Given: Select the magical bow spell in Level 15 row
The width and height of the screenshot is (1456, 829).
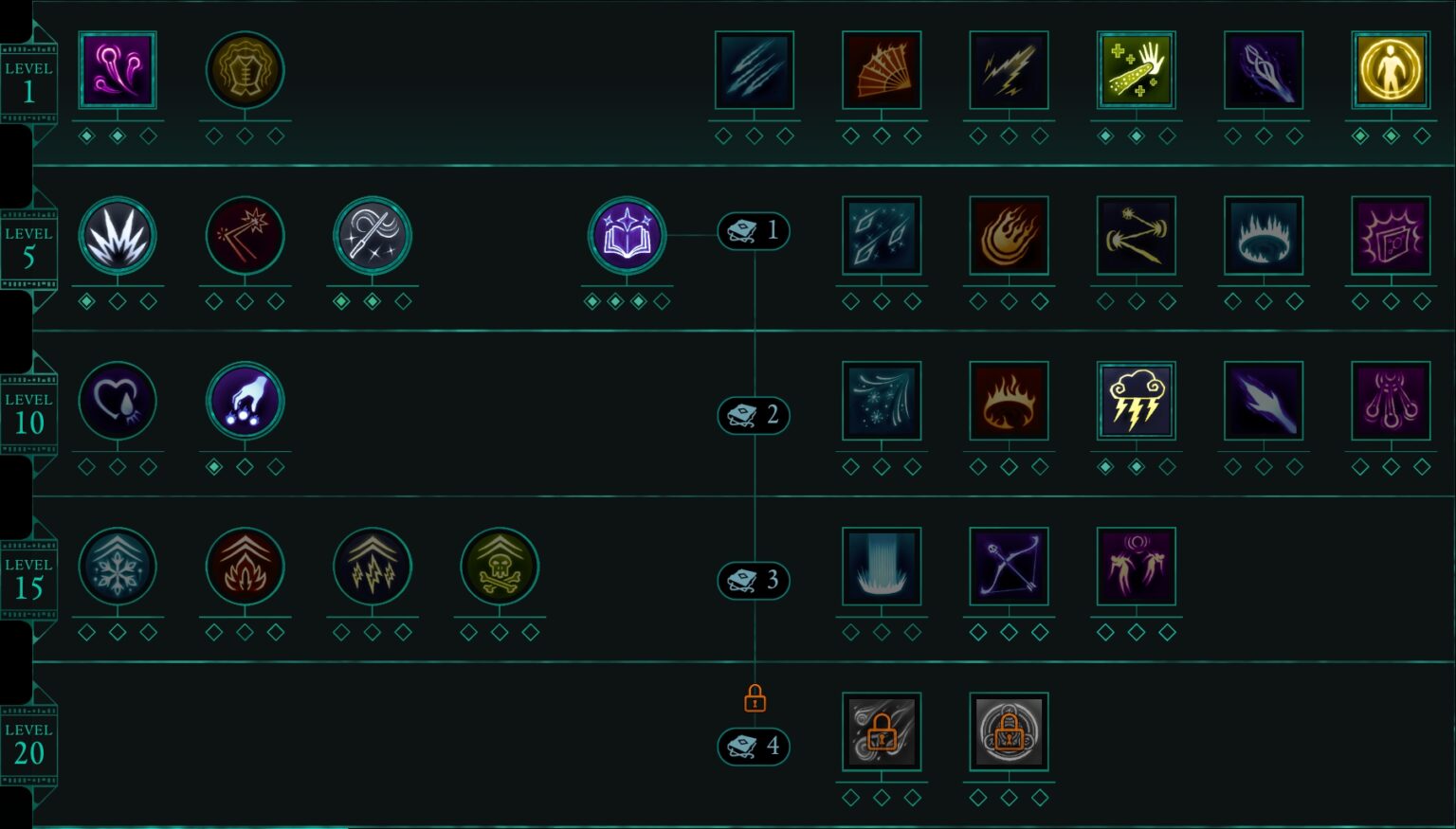Looking at the screenshot, I should pyautogui.click(x=1008, y=566).
